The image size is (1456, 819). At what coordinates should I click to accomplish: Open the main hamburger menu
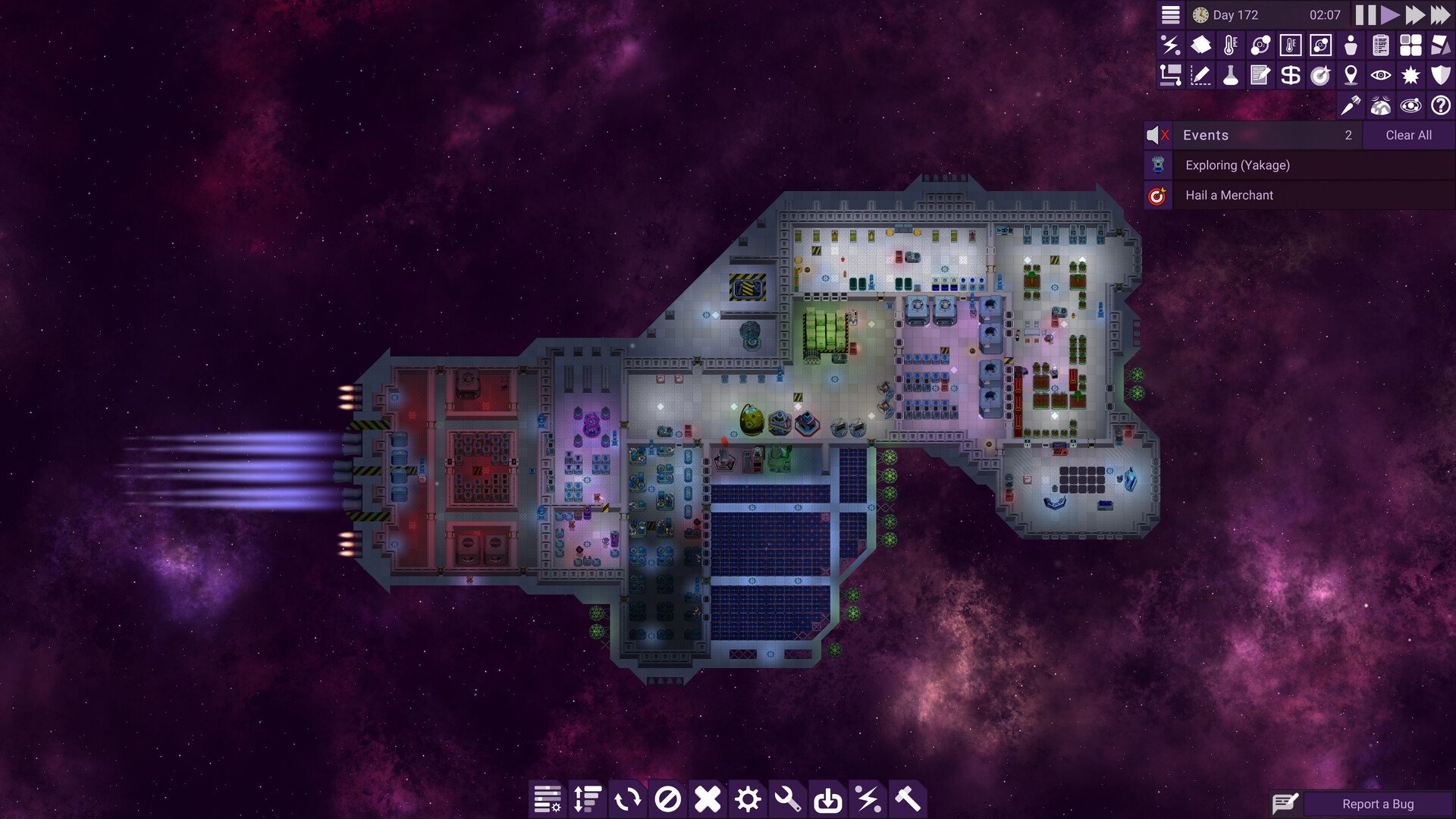coord(1169,14)
